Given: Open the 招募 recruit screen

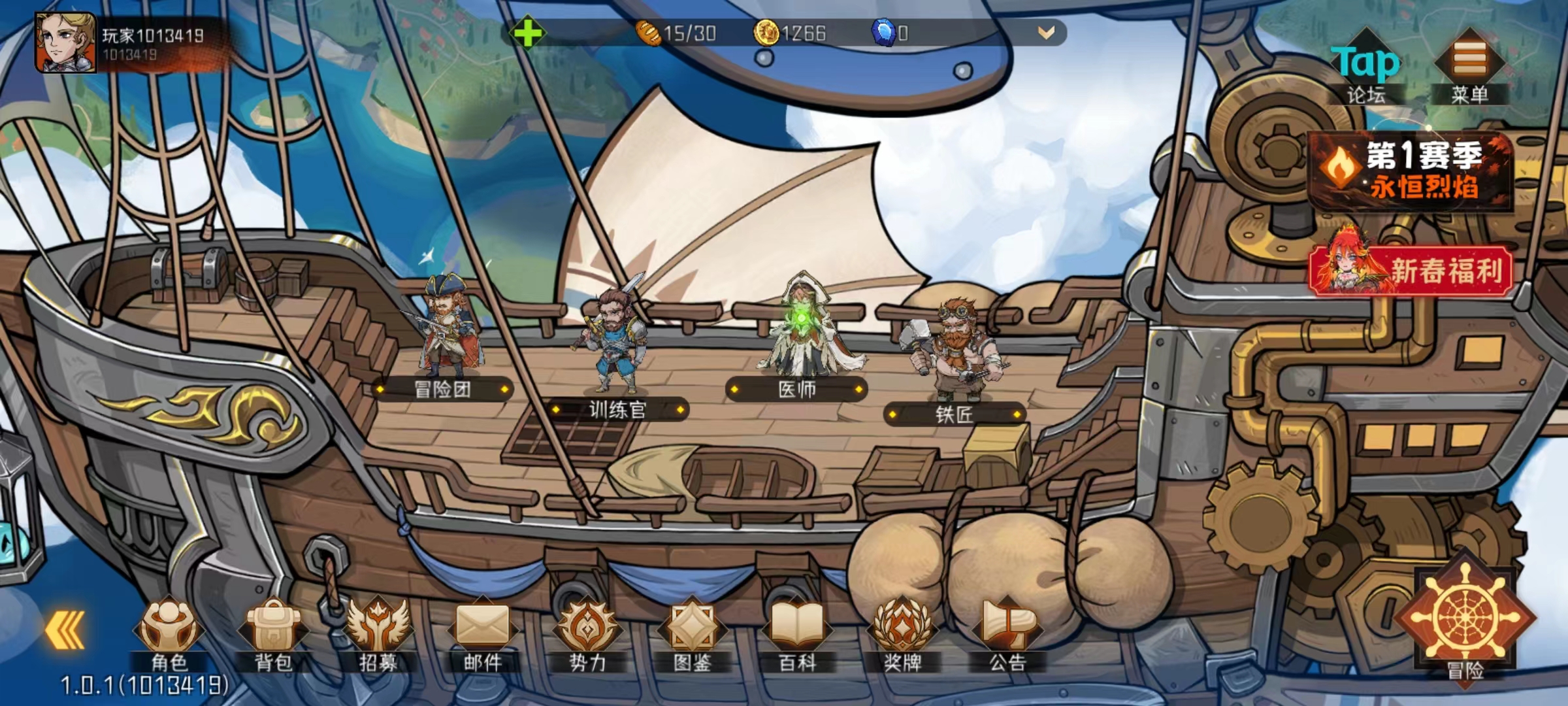Looking at the screenshot, I should pos(378,635).
